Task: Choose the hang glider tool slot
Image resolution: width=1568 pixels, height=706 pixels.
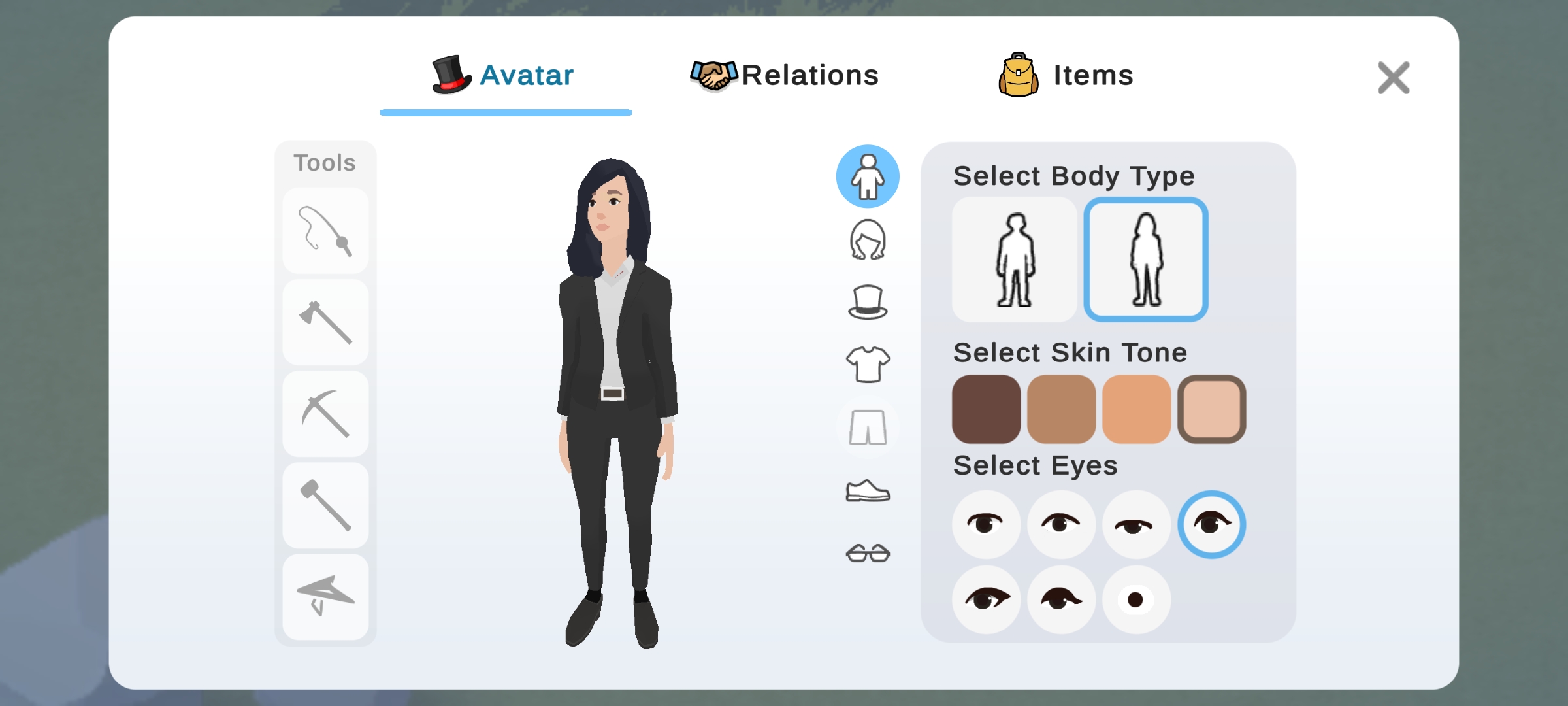Action: pos(325,597)
